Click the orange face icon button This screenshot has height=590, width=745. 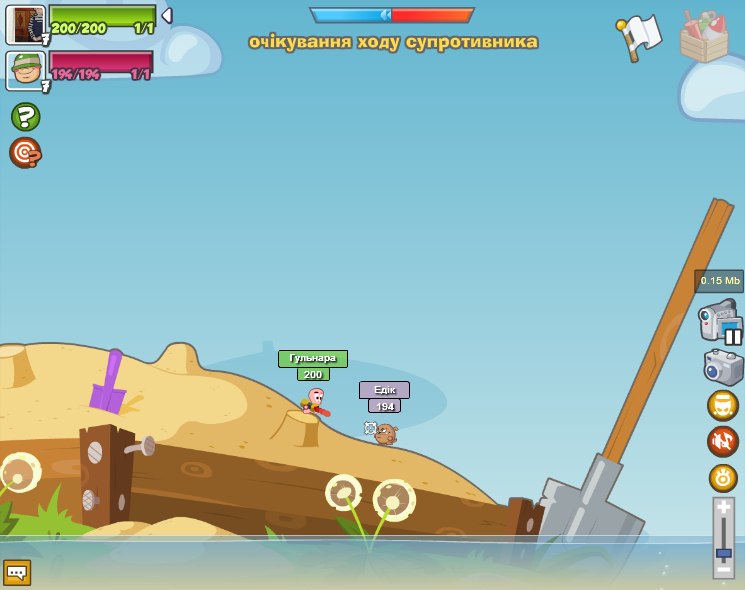tap(722, 405)
